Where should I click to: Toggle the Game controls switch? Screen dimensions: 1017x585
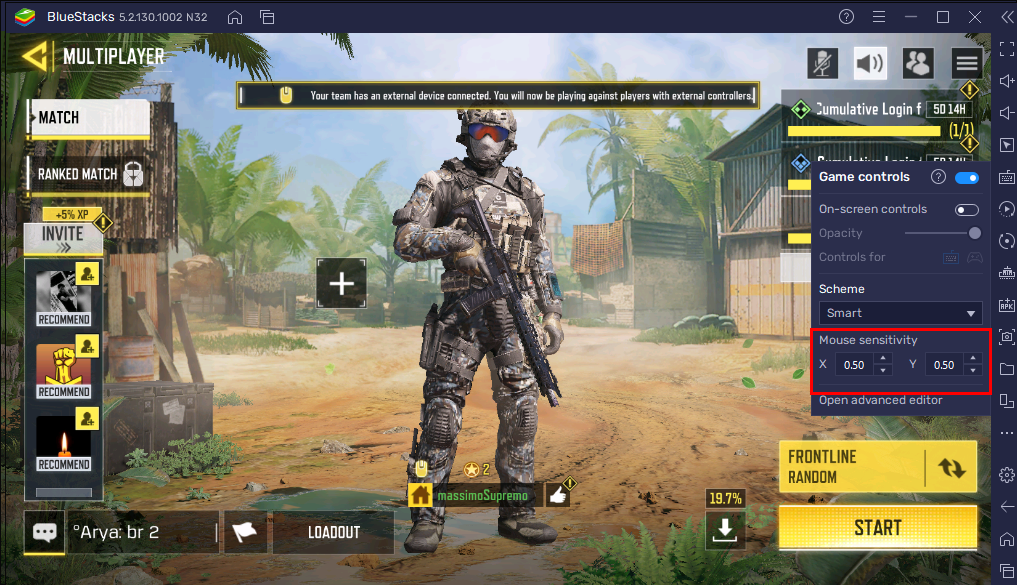(967, 177)
